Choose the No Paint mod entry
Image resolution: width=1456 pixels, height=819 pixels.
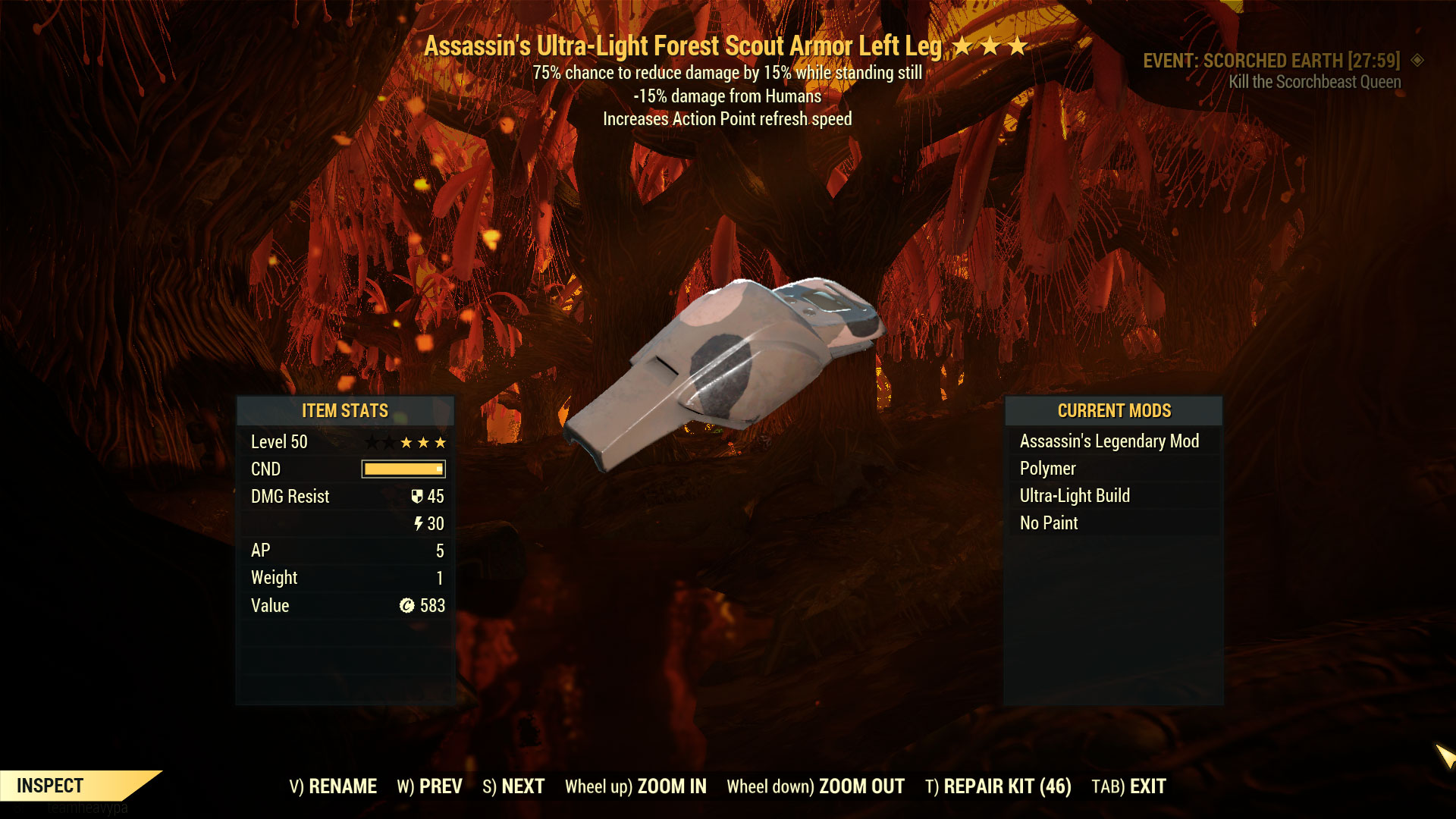pos(1048,523)
